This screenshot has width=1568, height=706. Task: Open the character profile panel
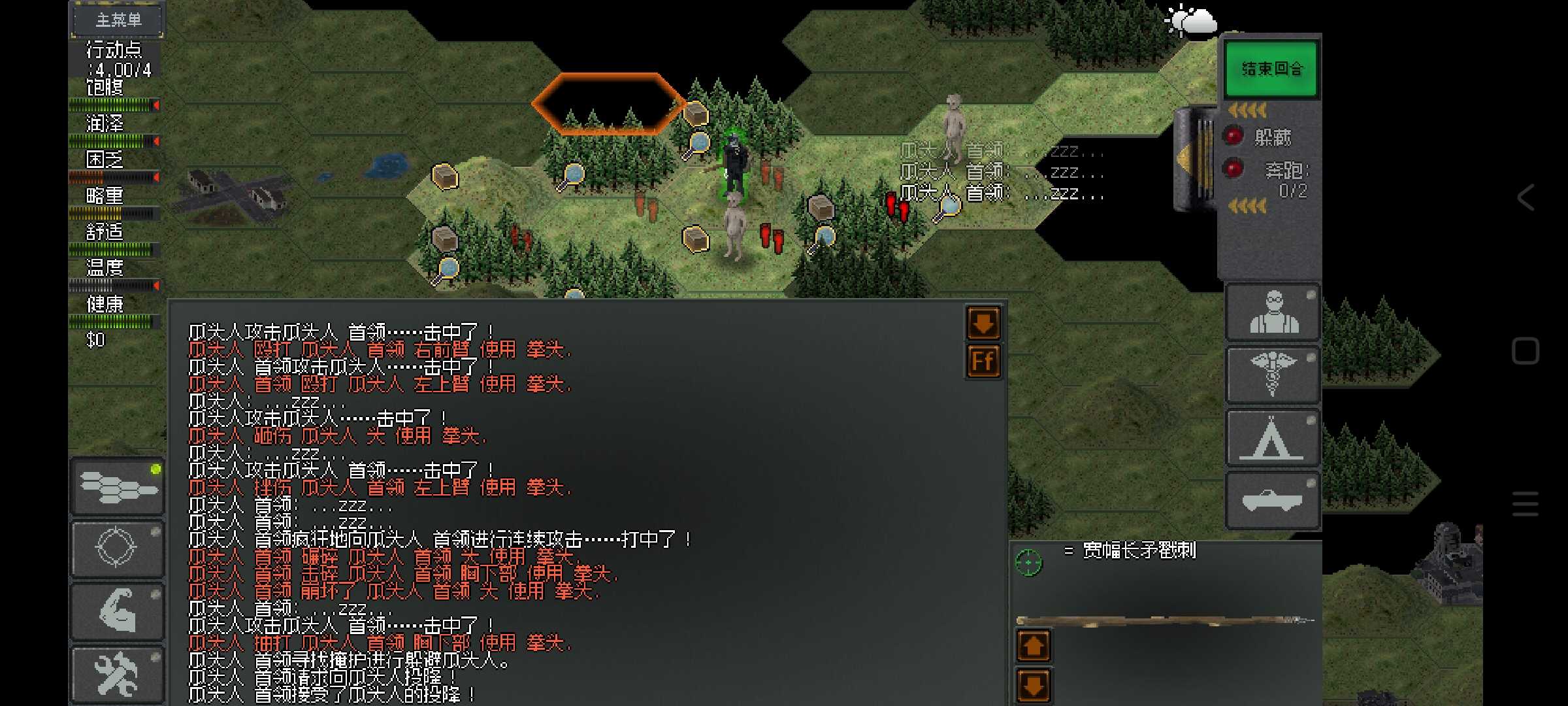point(1273,312)
